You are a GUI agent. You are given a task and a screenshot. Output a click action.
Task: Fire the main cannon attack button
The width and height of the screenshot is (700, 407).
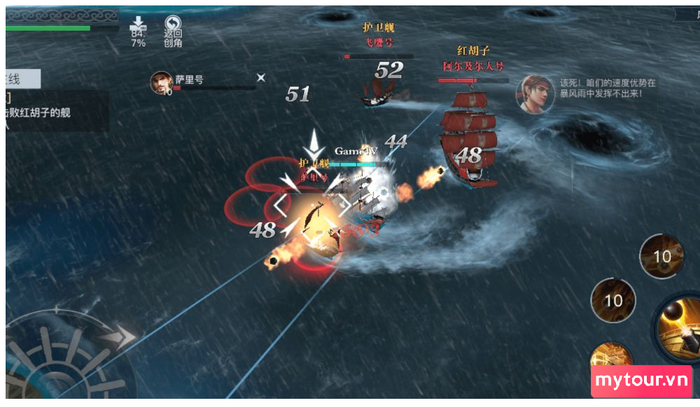(x=680, y=325)
